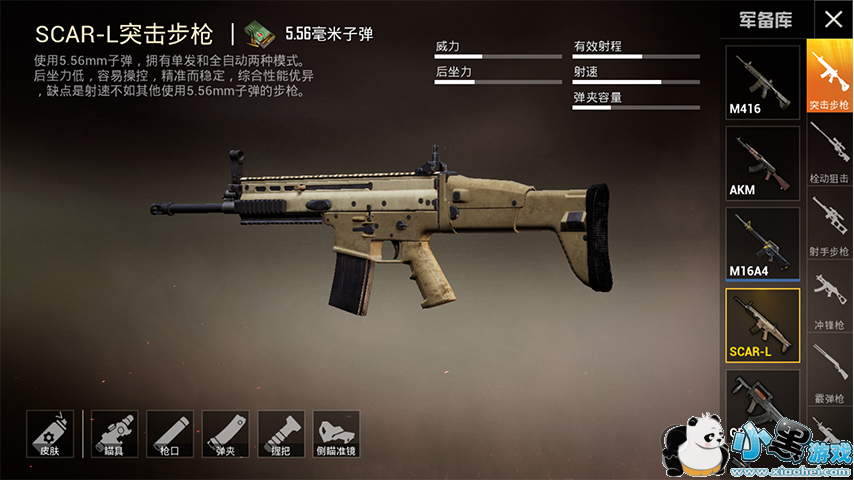The height and width of the screenshot is (480, 854).
Task: Open the 弹夹 magazine attachment slot
Action: click(x=225, y=433)
